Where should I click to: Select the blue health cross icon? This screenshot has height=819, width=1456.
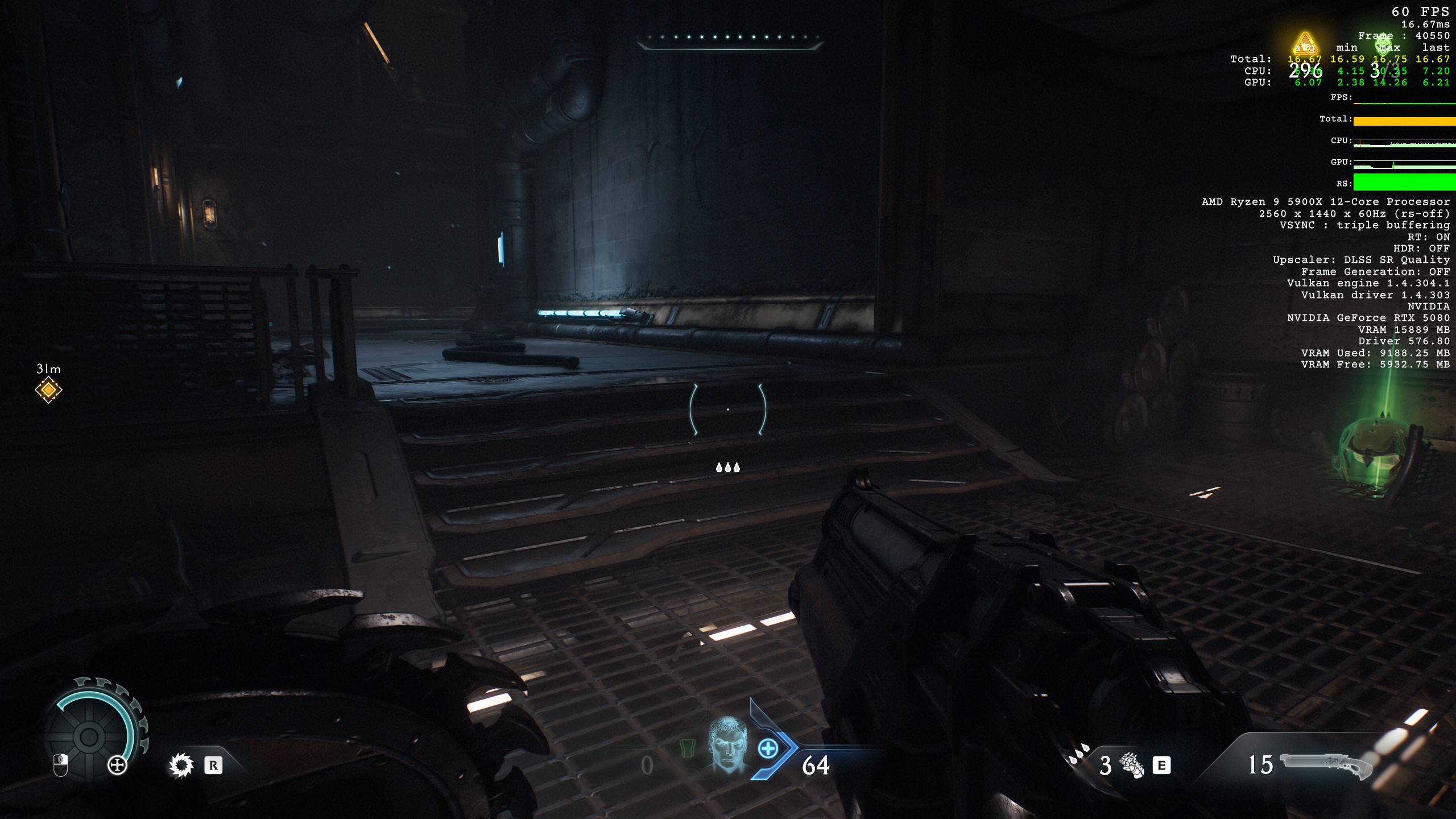pyautogui.click(x=768, y=748)
